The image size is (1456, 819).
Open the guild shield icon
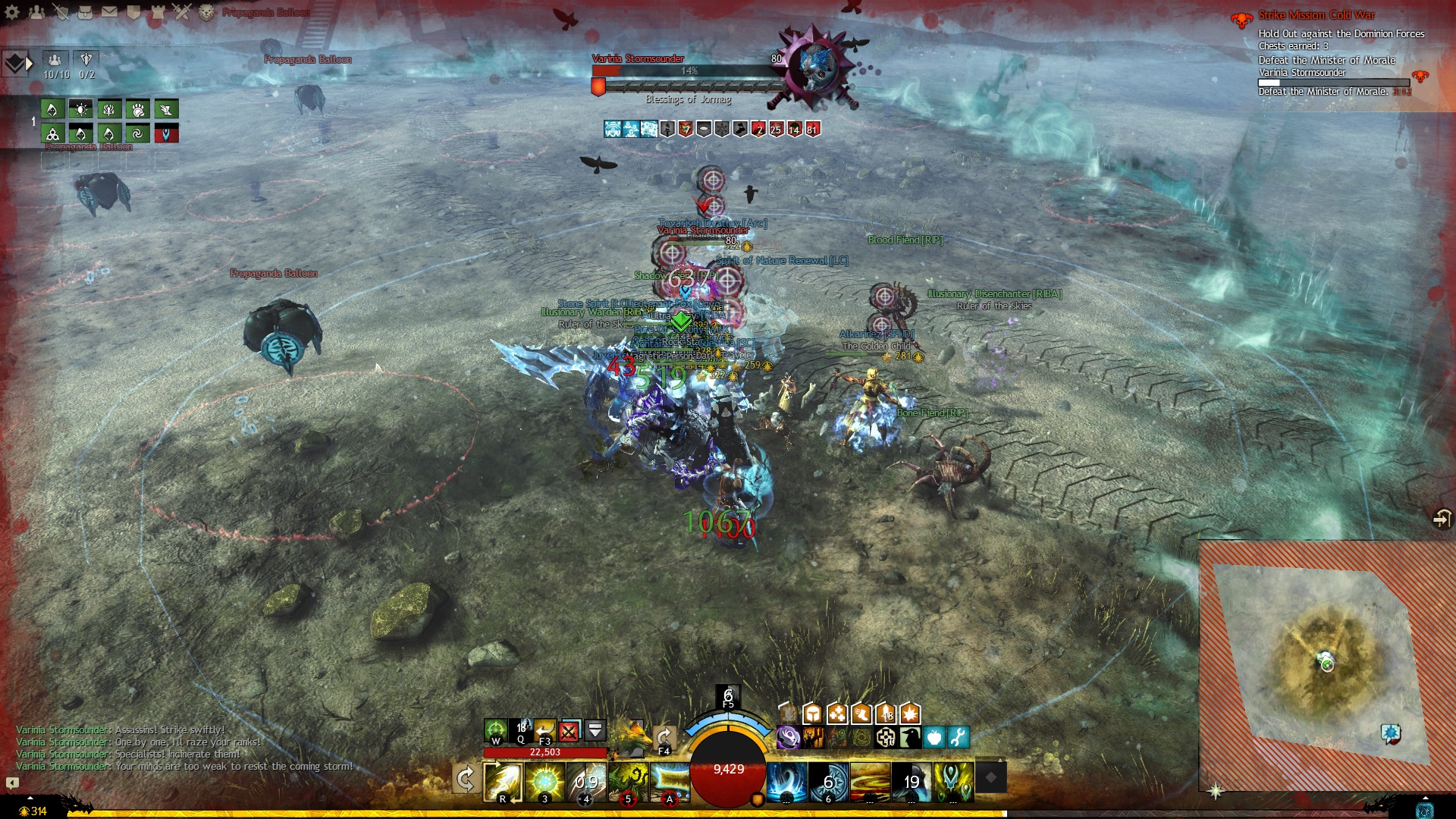[133, 11]
